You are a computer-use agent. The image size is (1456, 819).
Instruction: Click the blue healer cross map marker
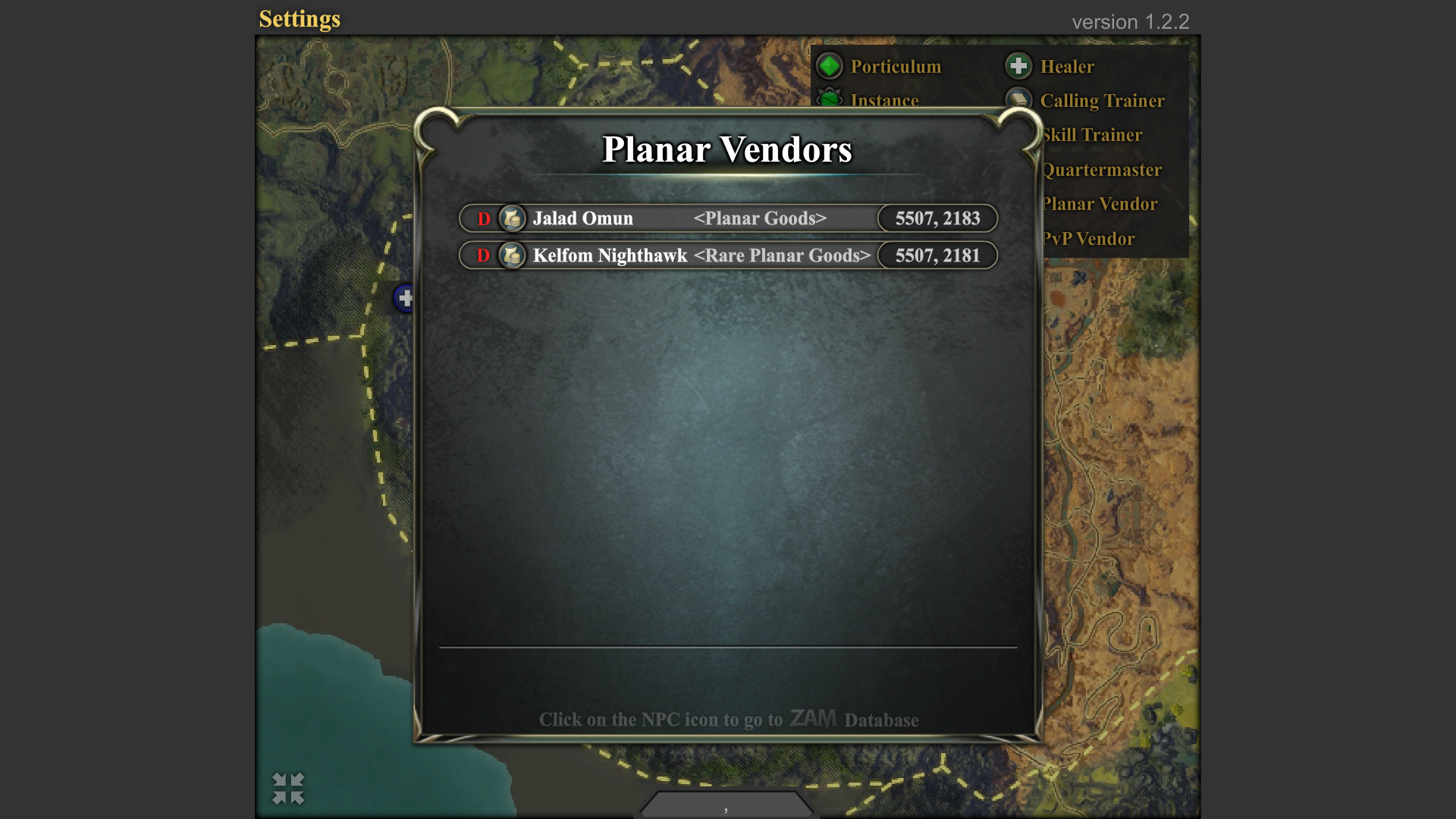405,298
